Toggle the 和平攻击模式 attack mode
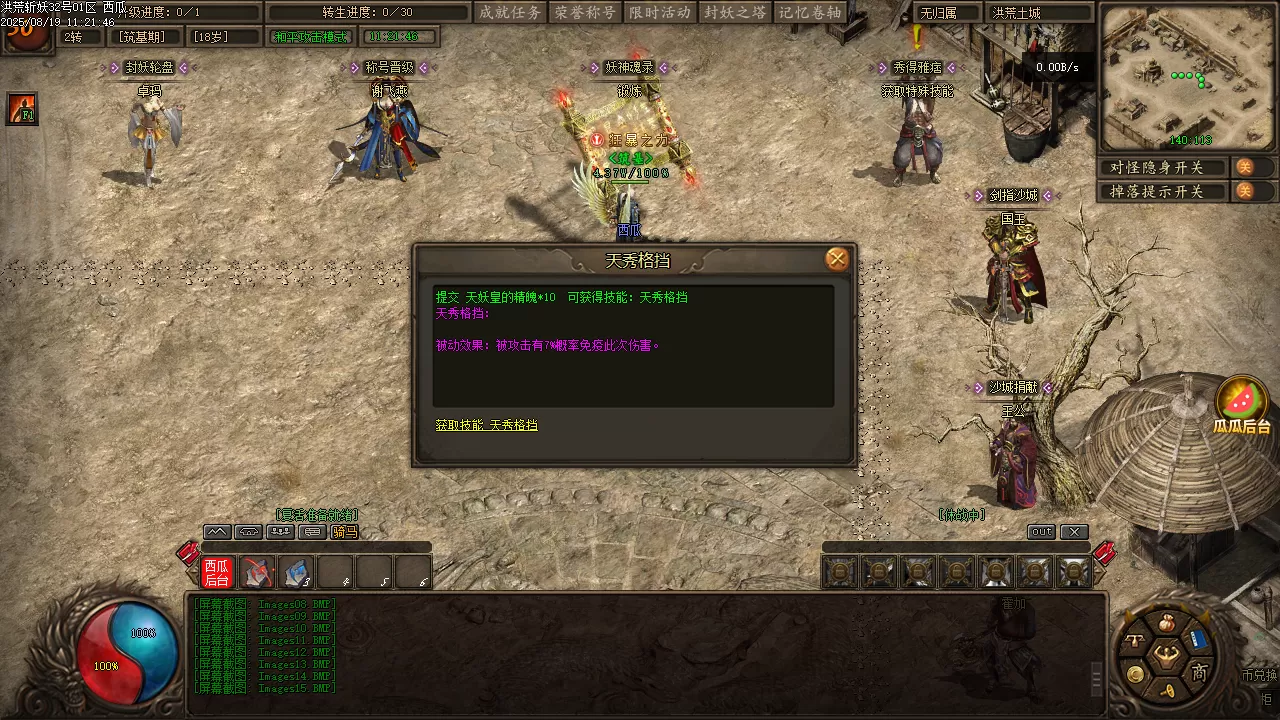Viewport: 1280px width, 720px height. (311, 37)
